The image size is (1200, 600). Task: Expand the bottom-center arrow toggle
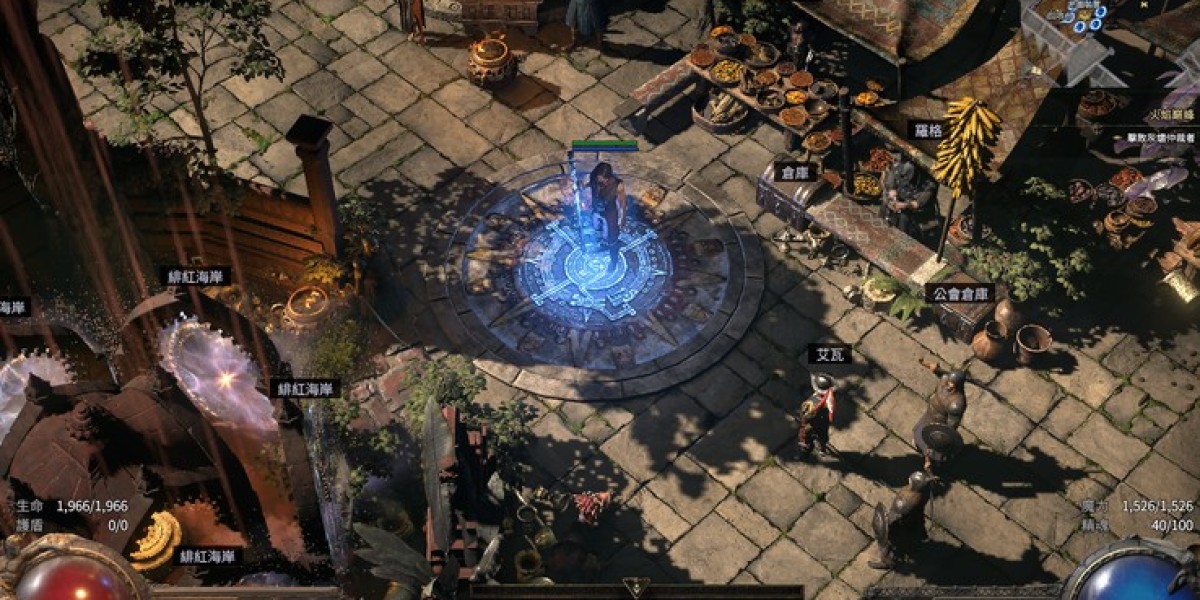click(633, 587)
